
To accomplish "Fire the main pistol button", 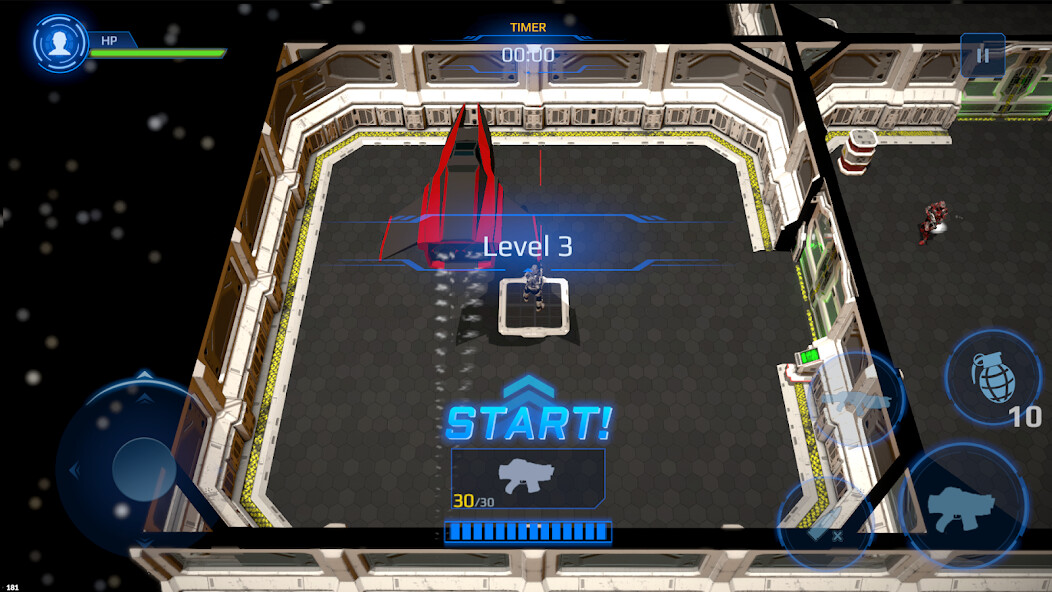I will point(964,505).
